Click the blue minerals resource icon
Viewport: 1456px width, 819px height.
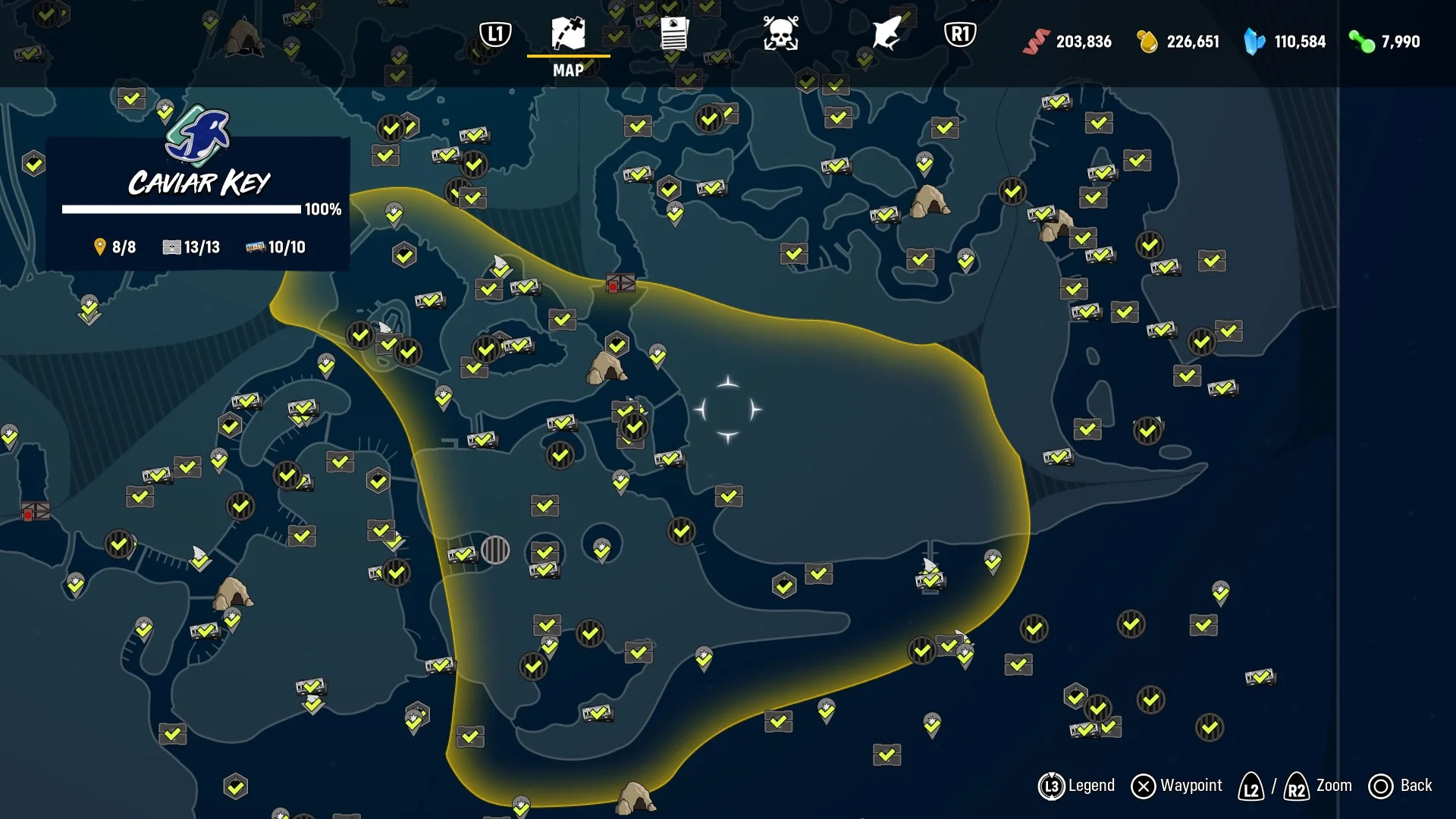pyautogui.click(x=1252, y=42)
